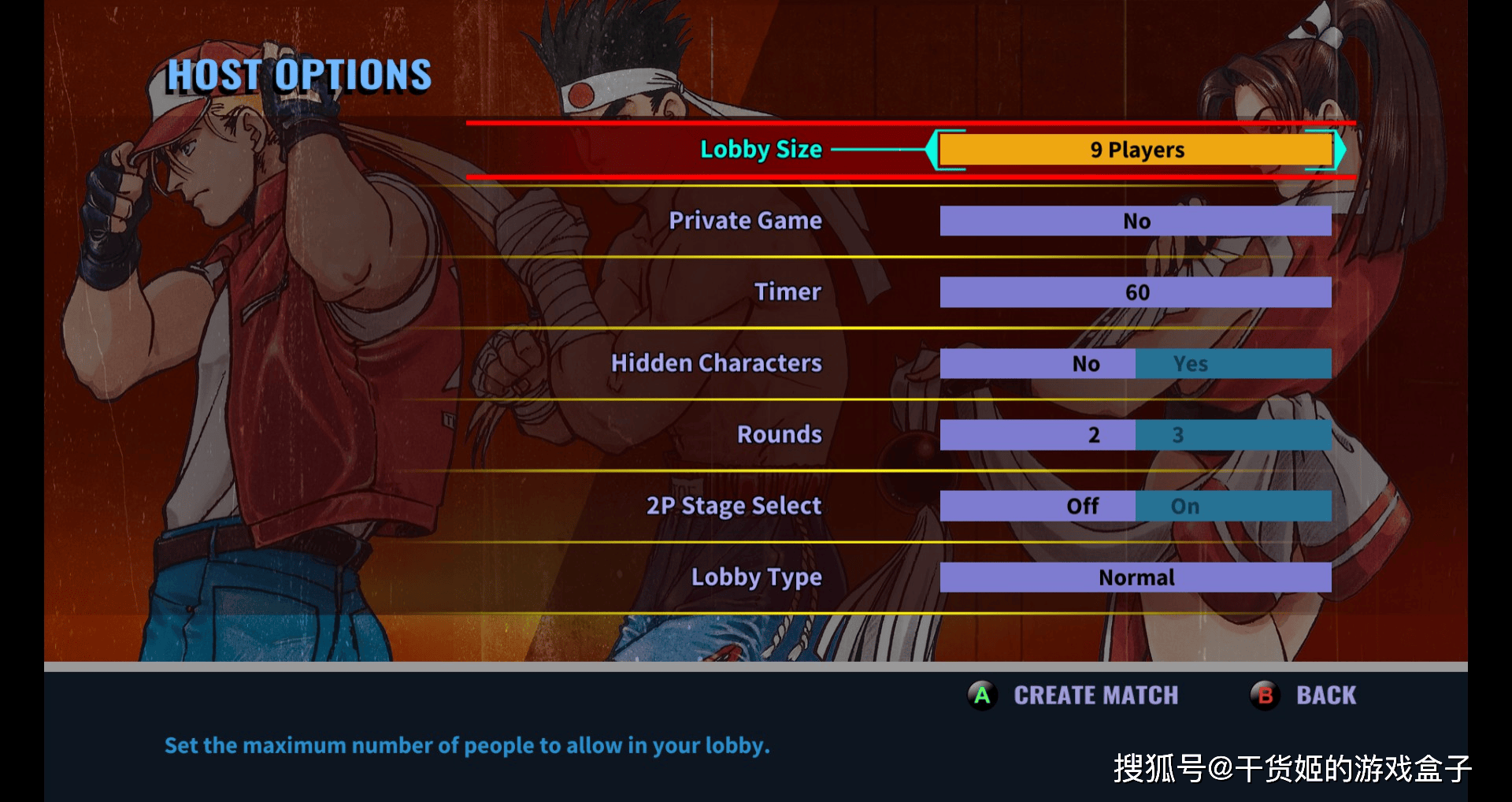Click the right arrow on Lobby Size

click(1340, 150)
